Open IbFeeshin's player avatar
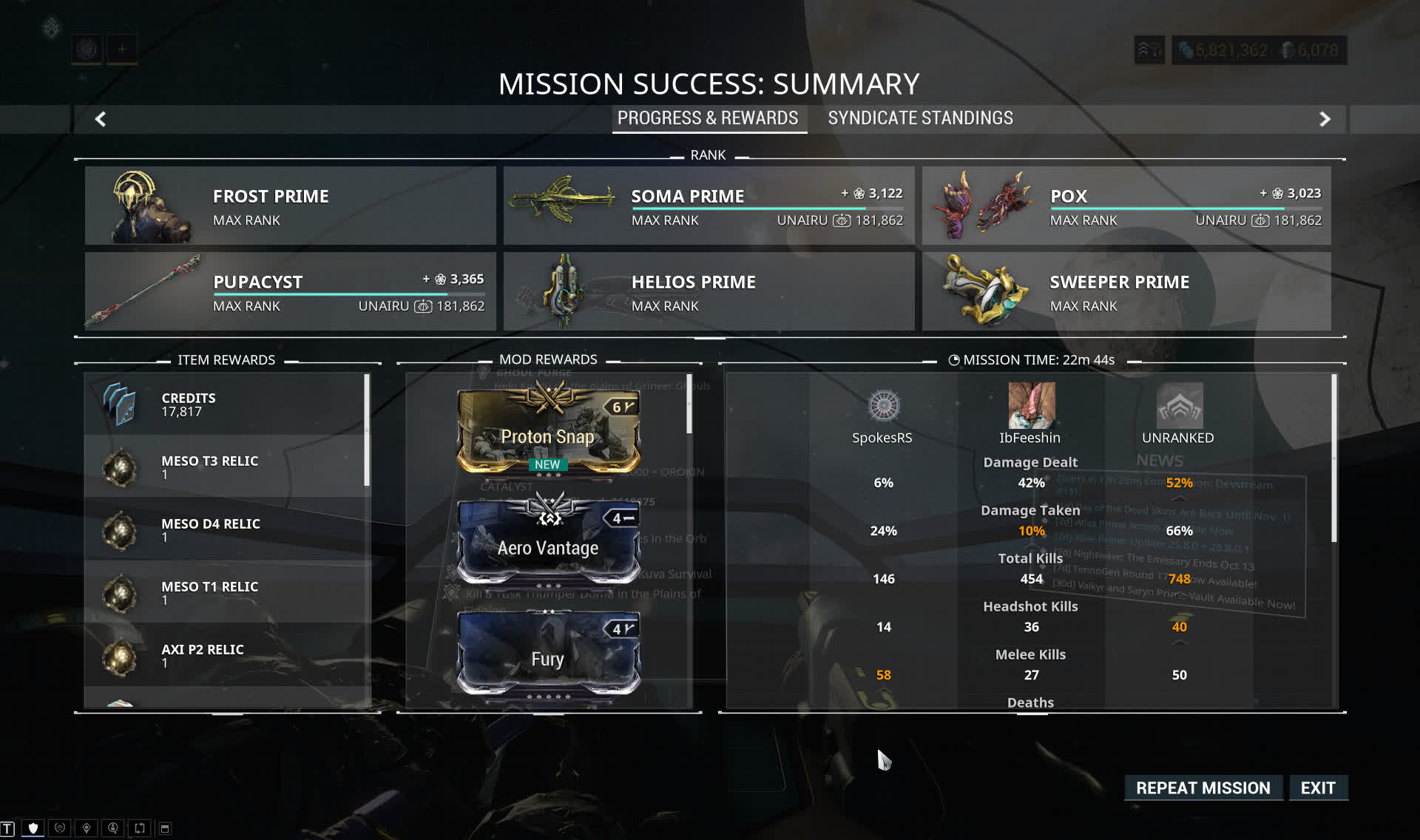The width and height of the screenshot is (1420, 840). point(1031,405)
